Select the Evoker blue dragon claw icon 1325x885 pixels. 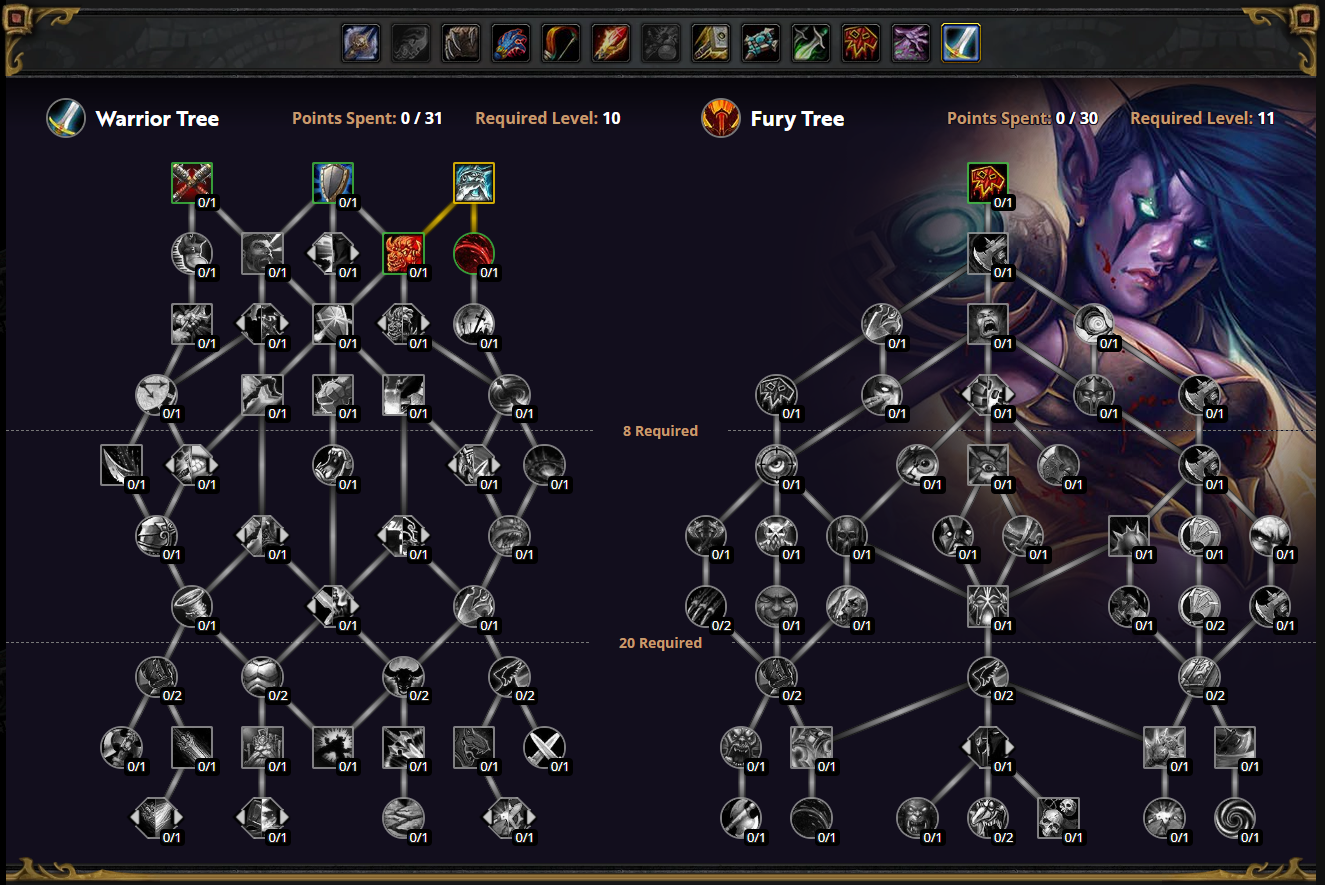pyautogui.click(x=511, y=43)
